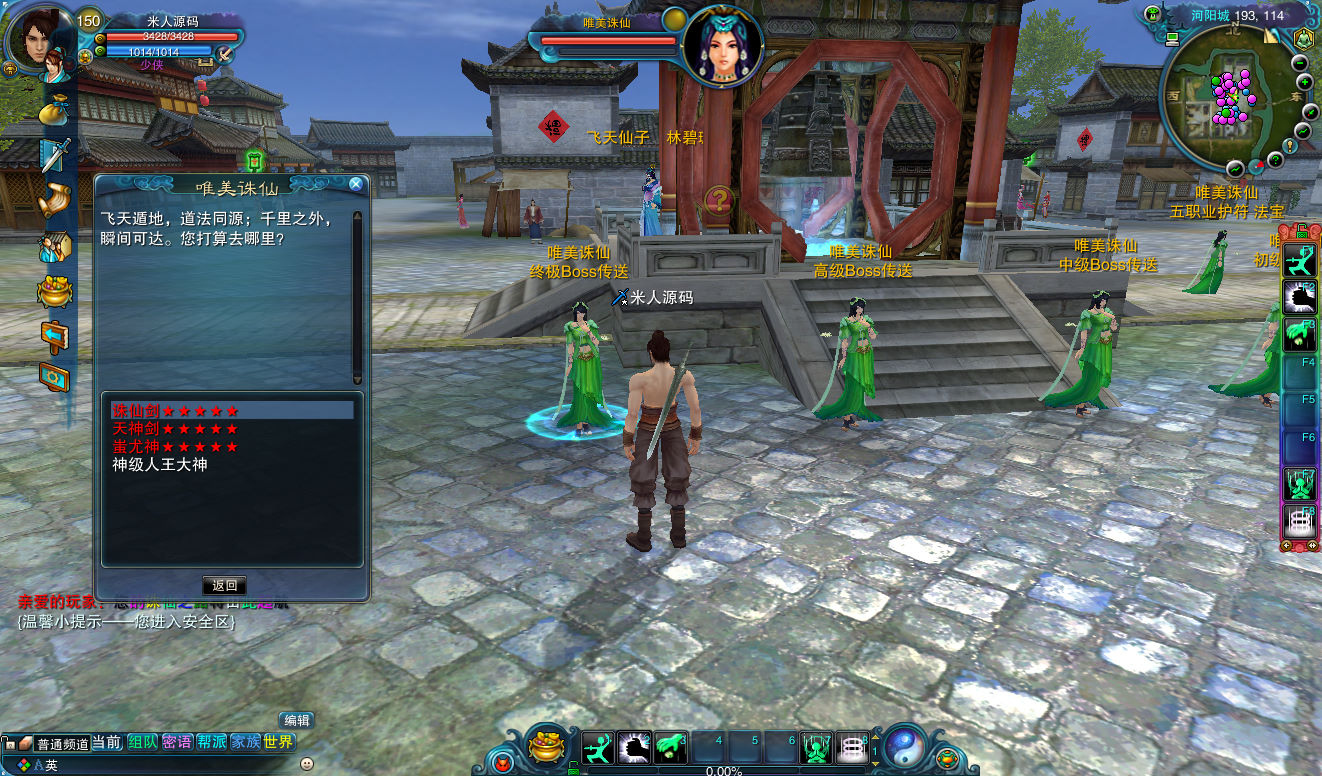Open the treasure pot on the bottom bar
The height and width of the screenshot is (776, 1322).
click(547, 745)
